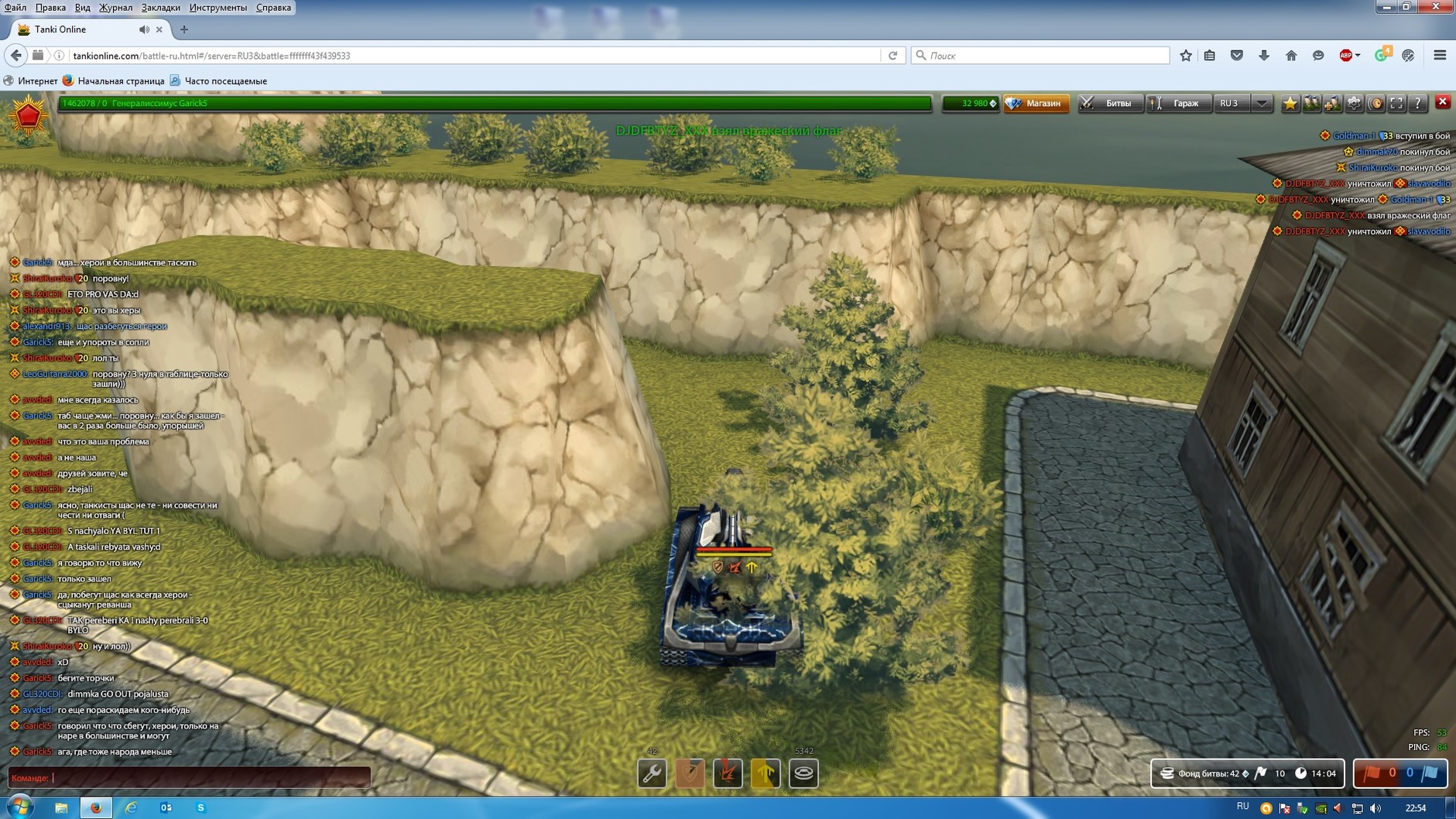Exit the battle with the red X

1442,102
